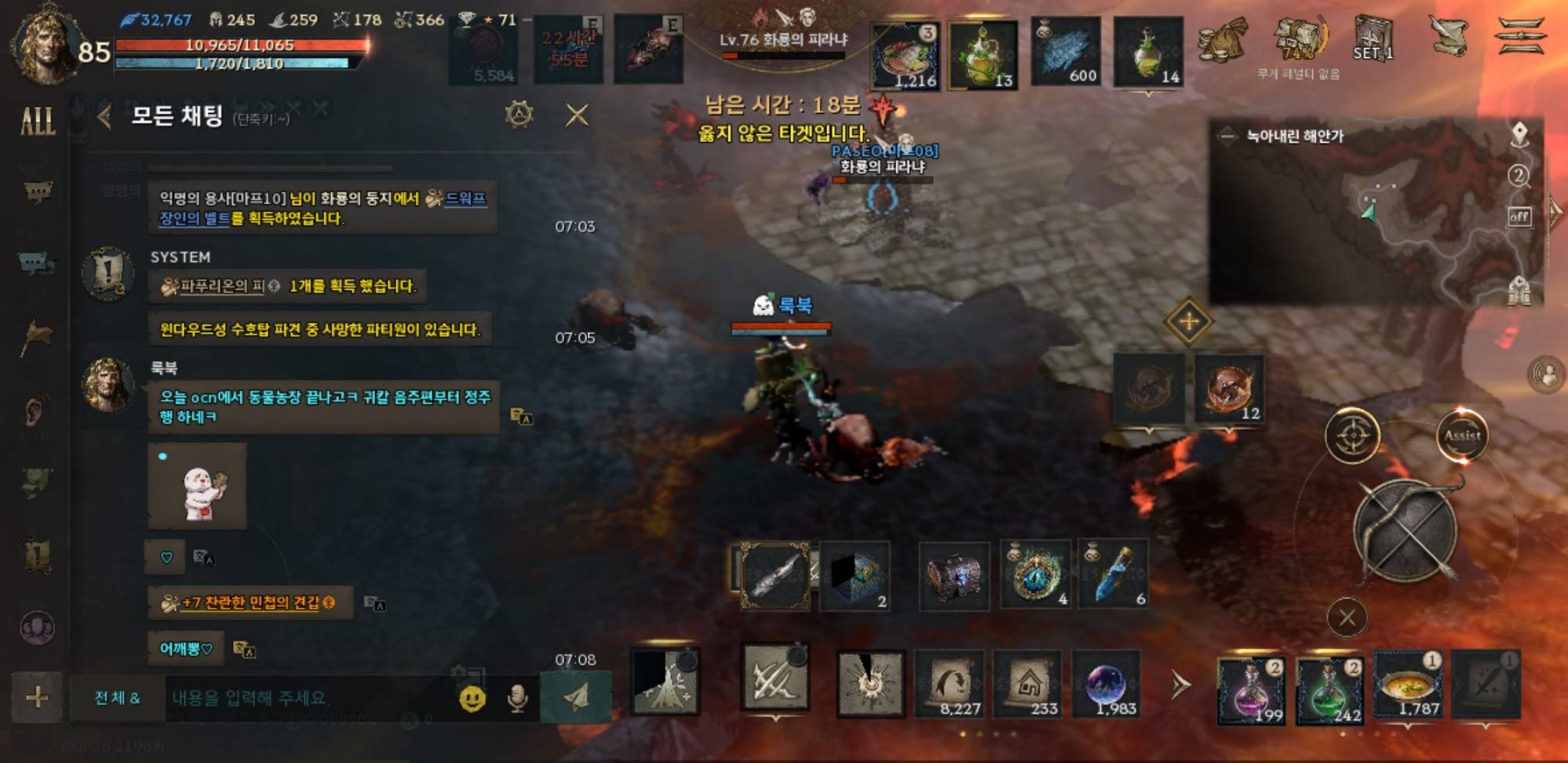Type in the chat message field
1568x763 pixels.
point(306,697)
